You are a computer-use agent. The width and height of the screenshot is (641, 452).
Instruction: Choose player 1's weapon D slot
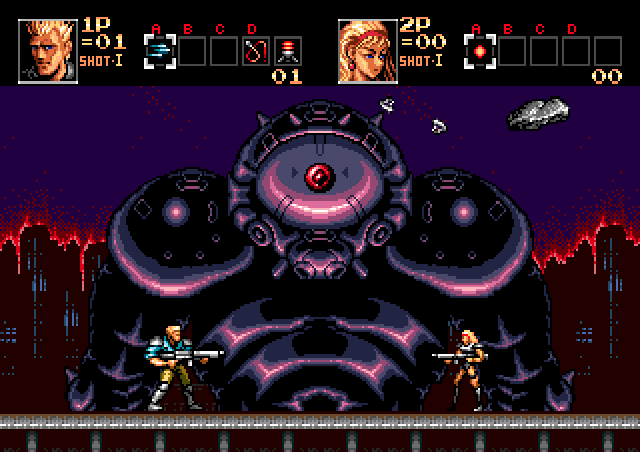click(256, 49)
